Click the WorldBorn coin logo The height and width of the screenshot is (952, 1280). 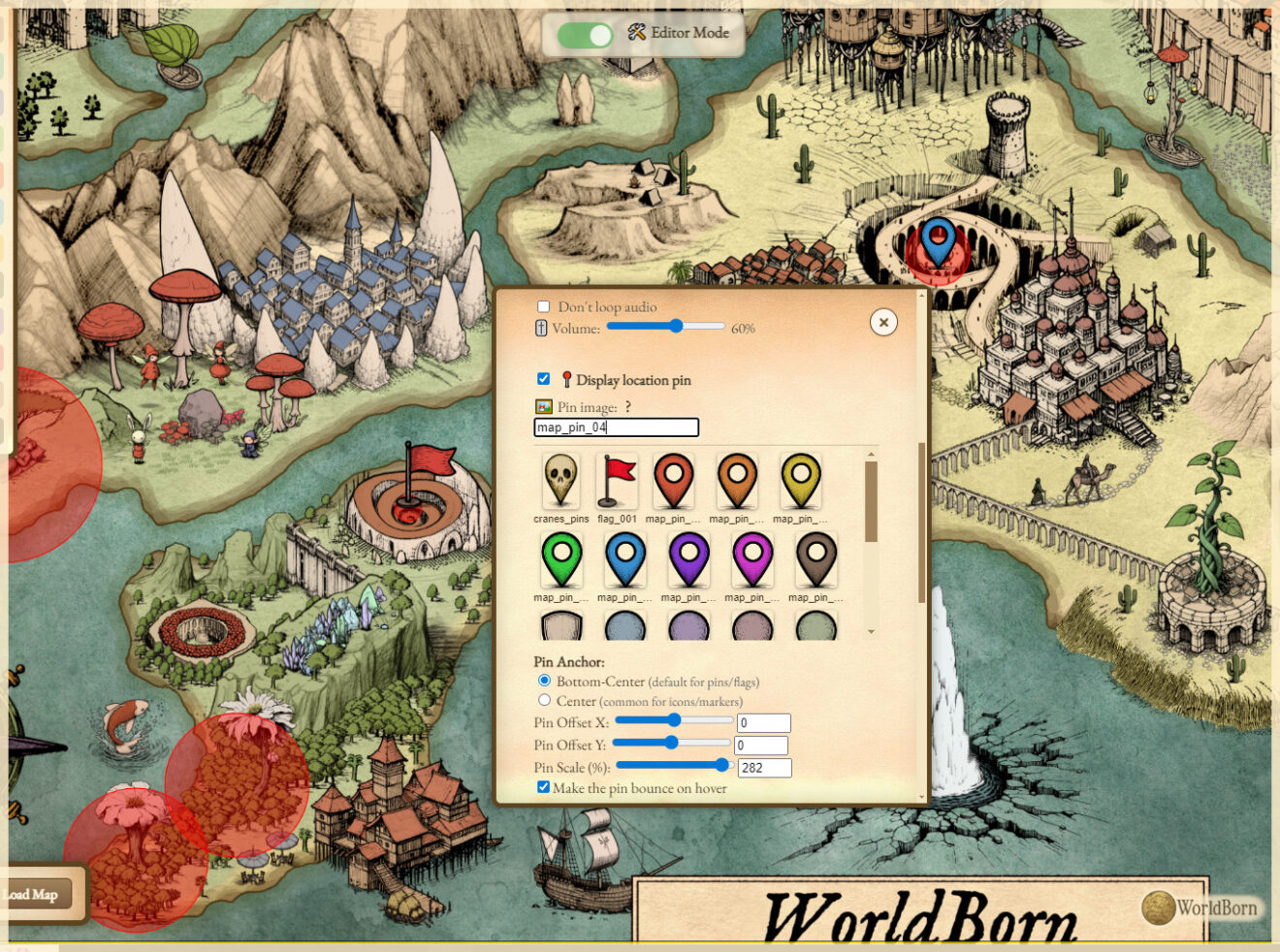pos(1160,908)
